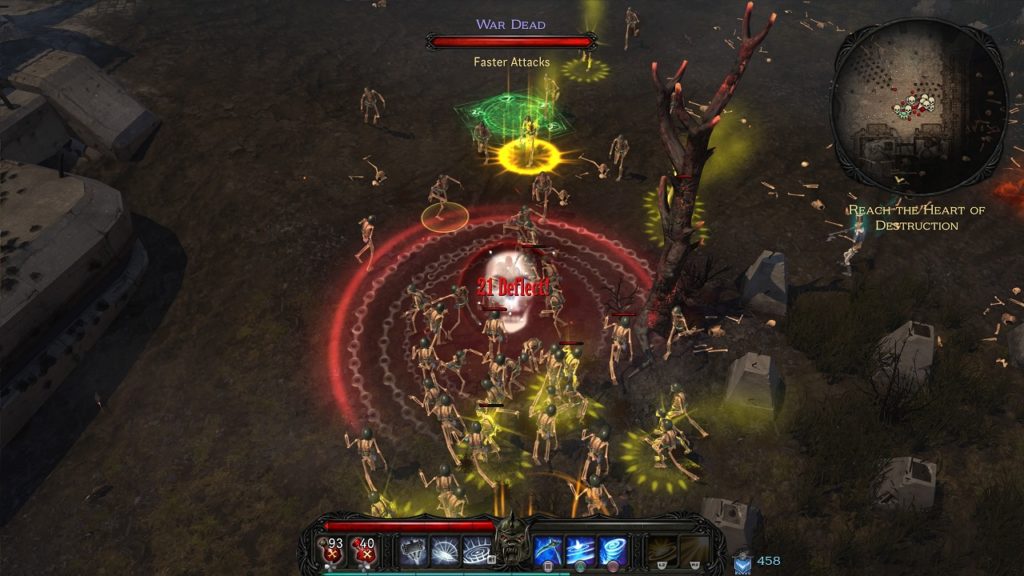Select the dimmed golden swirl skill slot
The width and height of the screenshot is (1024, 576).
[x=663, y=549]
